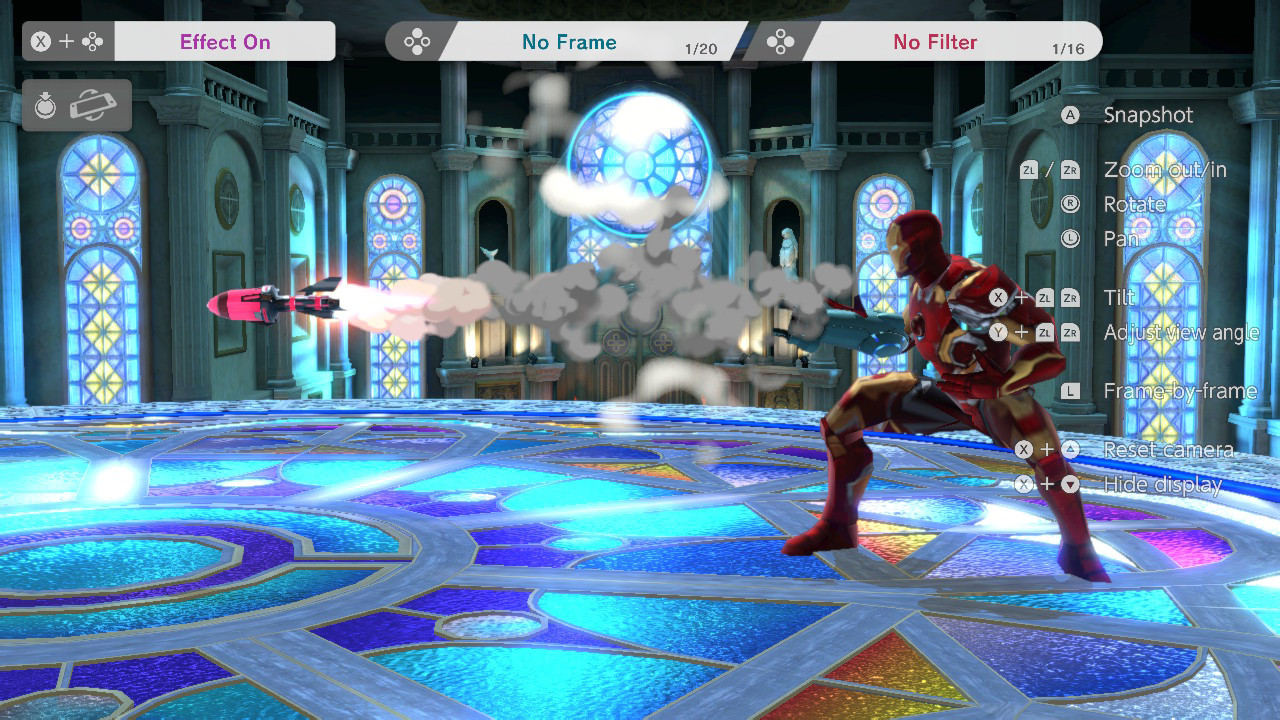The height and width of the screenshot is (720, 1280).
Task: Click the dropped-item icon in the corner panel
Action: coord(46,104)
